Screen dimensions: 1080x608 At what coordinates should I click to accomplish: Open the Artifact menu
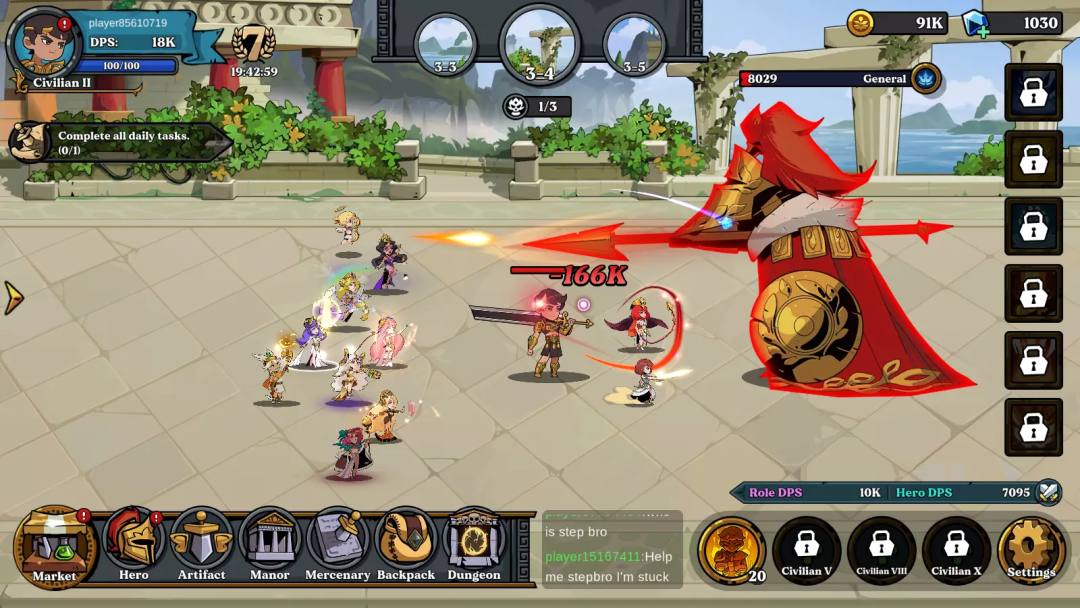tap(201, 545)
